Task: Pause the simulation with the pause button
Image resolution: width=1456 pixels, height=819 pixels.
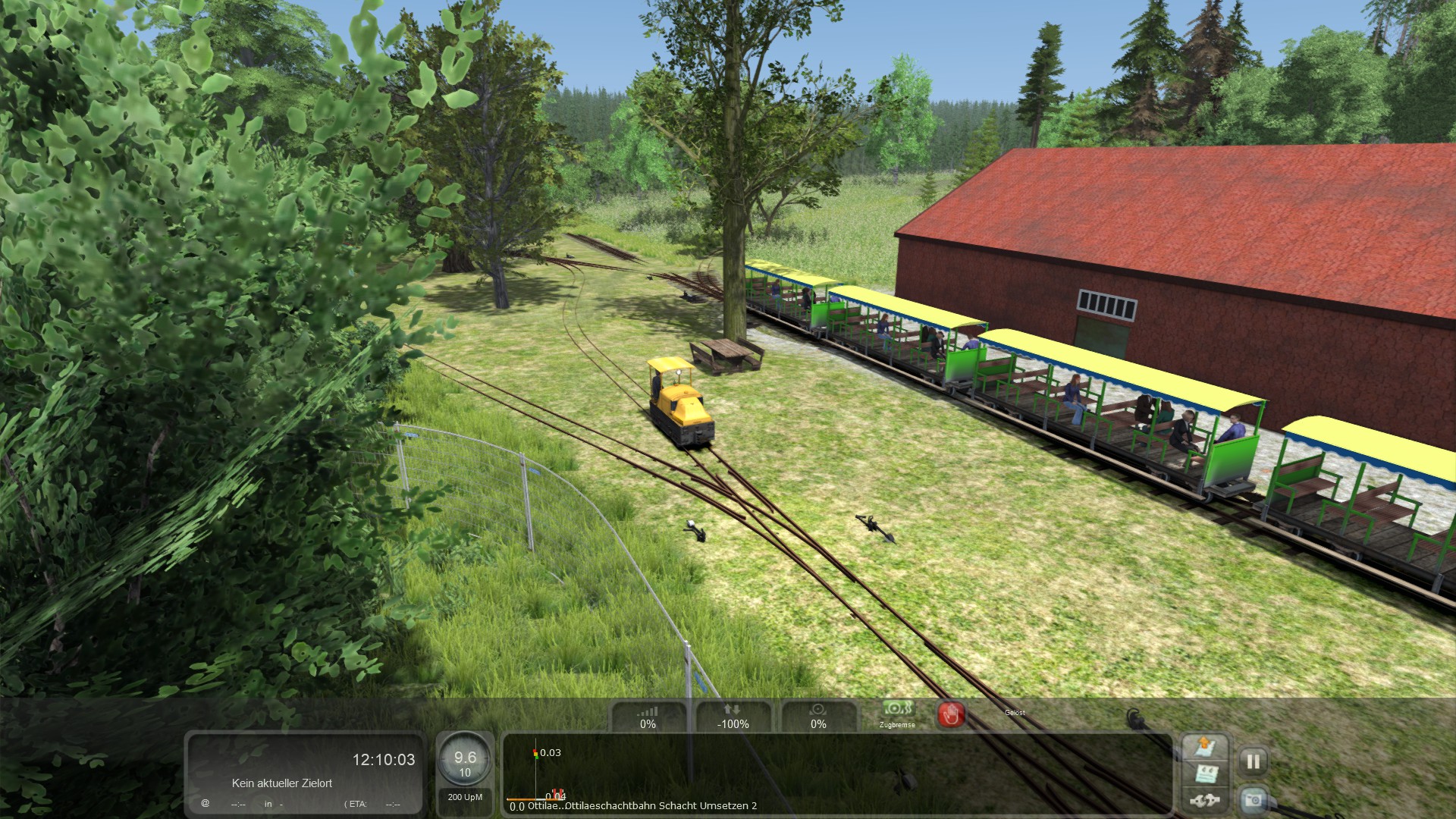Action: [x=1253, y=761]
